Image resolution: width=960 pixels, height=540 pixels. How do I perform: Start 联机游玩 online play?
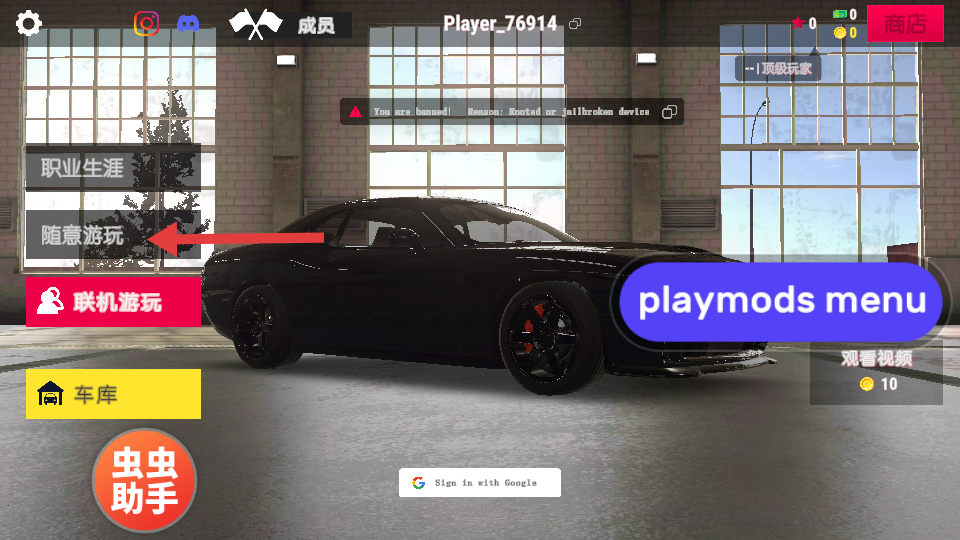click(113, 302)
